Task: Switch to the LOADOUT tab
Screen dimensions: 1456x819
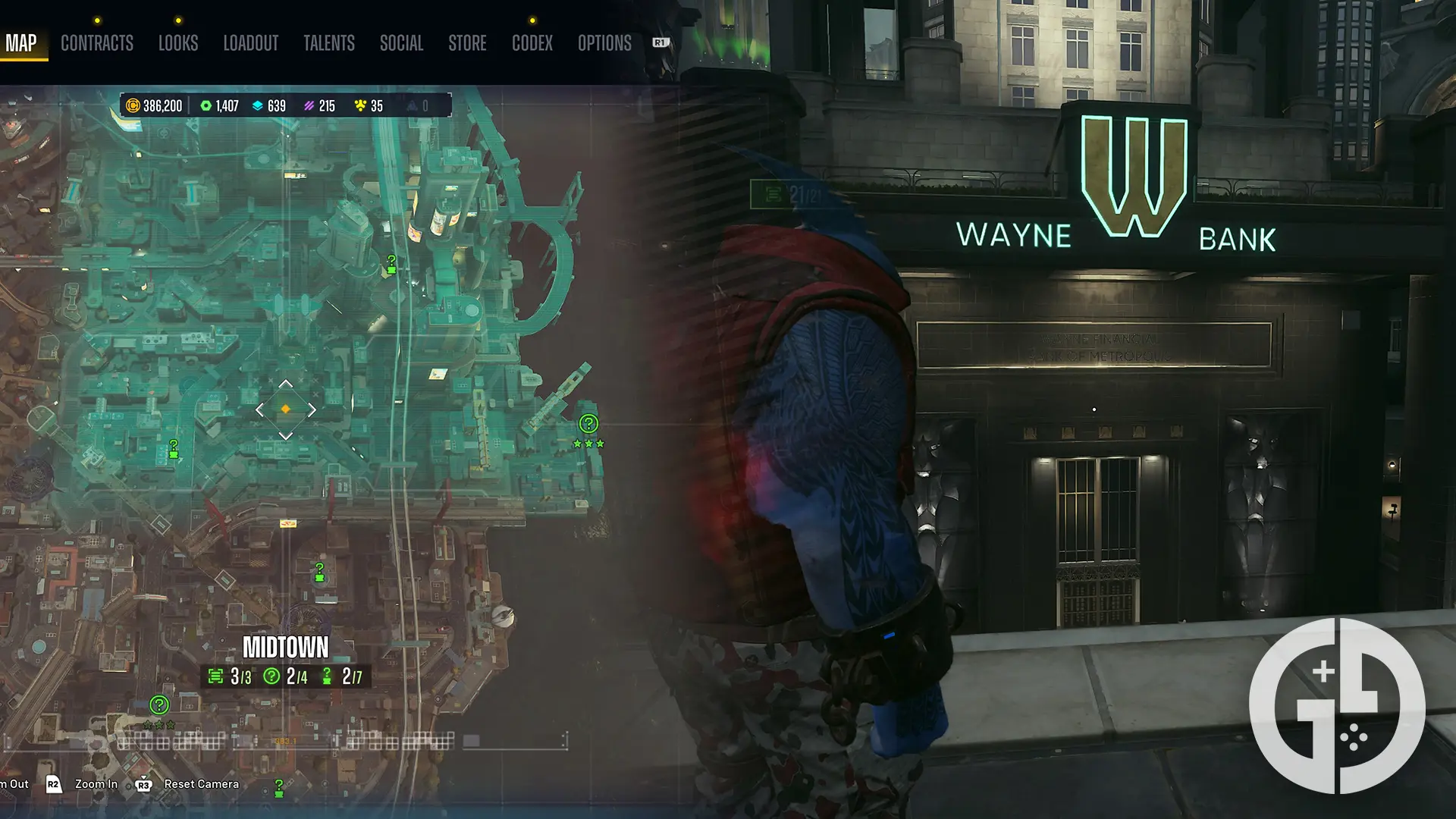Action: [x=251, y=43]
